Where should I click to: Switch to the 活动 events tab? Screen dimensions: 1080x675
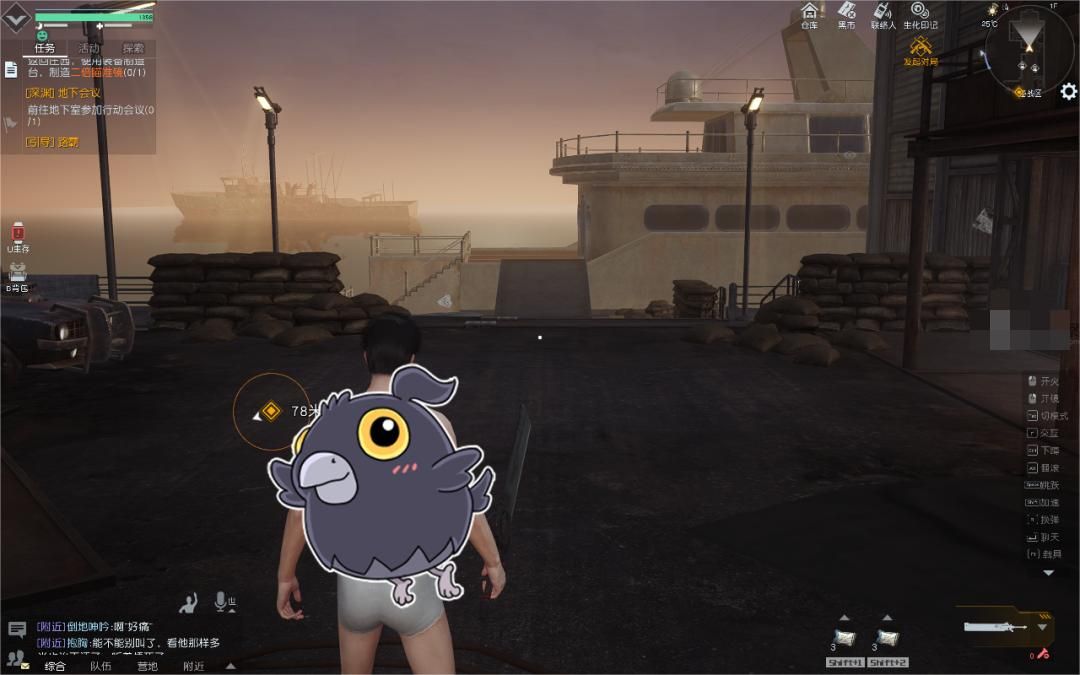pyautogui.click(x=89, y=48)
